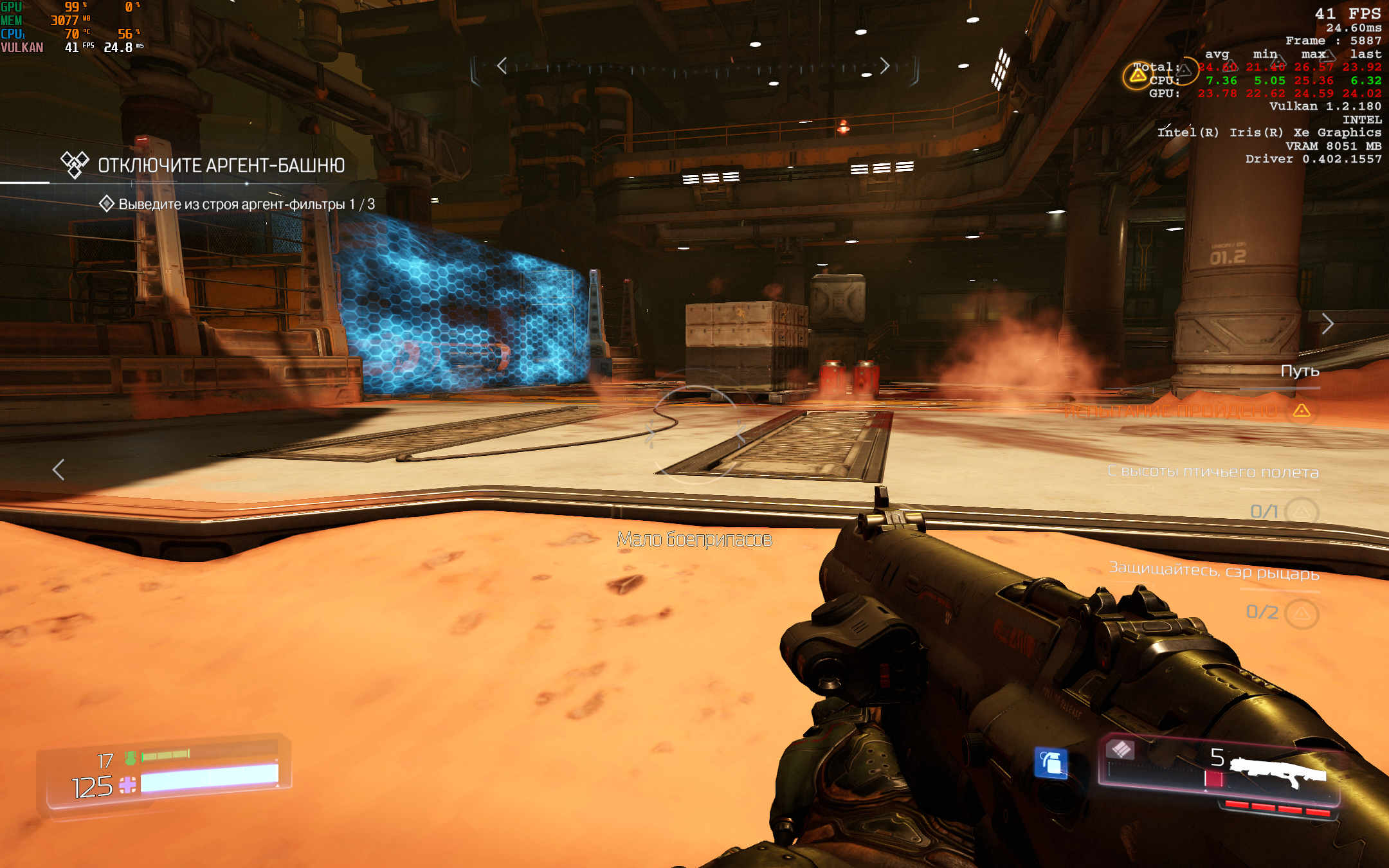
Task: Select the ОТКЛЮЧИТЕ АРГЕНТ-БАШНЮ mission objective
Action: click(x=221, y=165)
